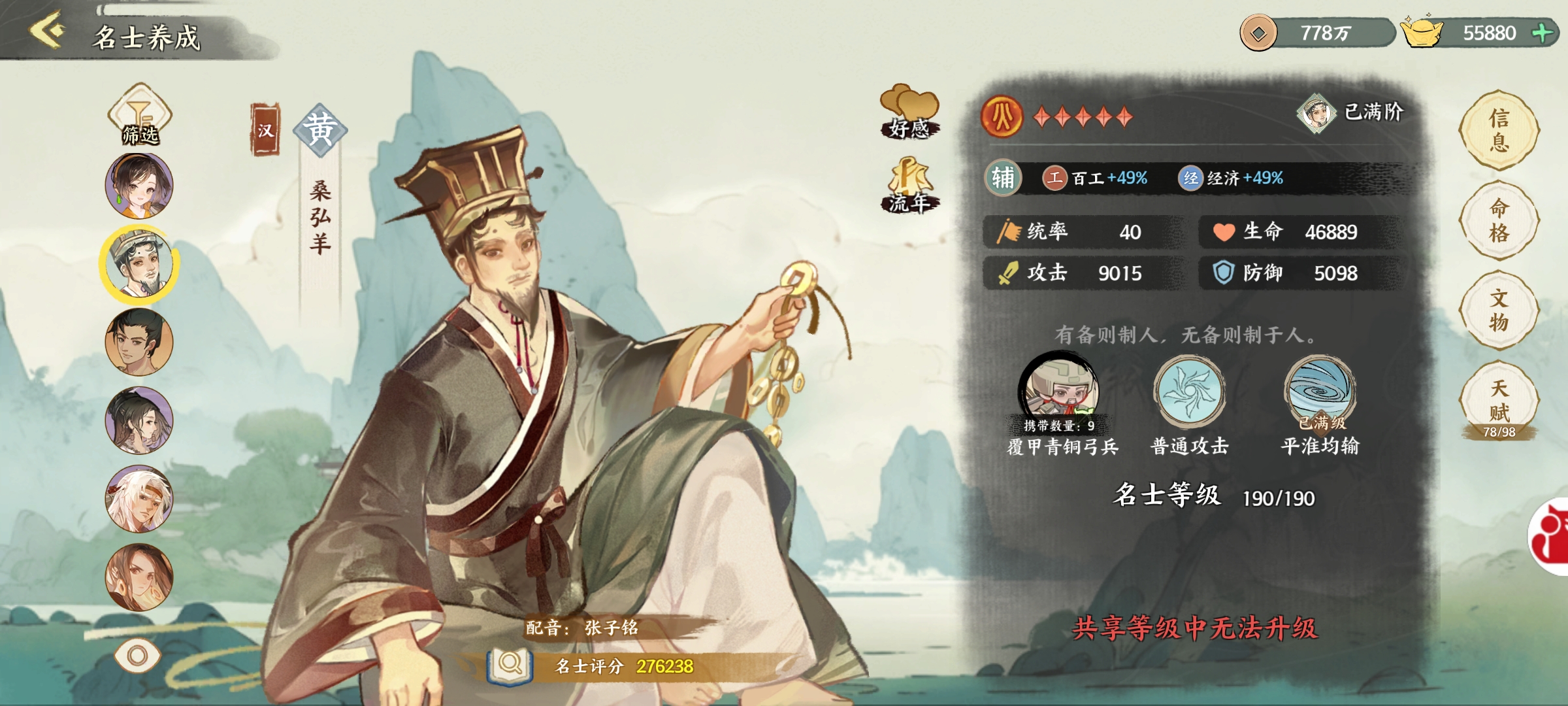This screenshot has height=706, width=1568.
Task: Tap the 辅 support role badge
Action: (1003, 177)
